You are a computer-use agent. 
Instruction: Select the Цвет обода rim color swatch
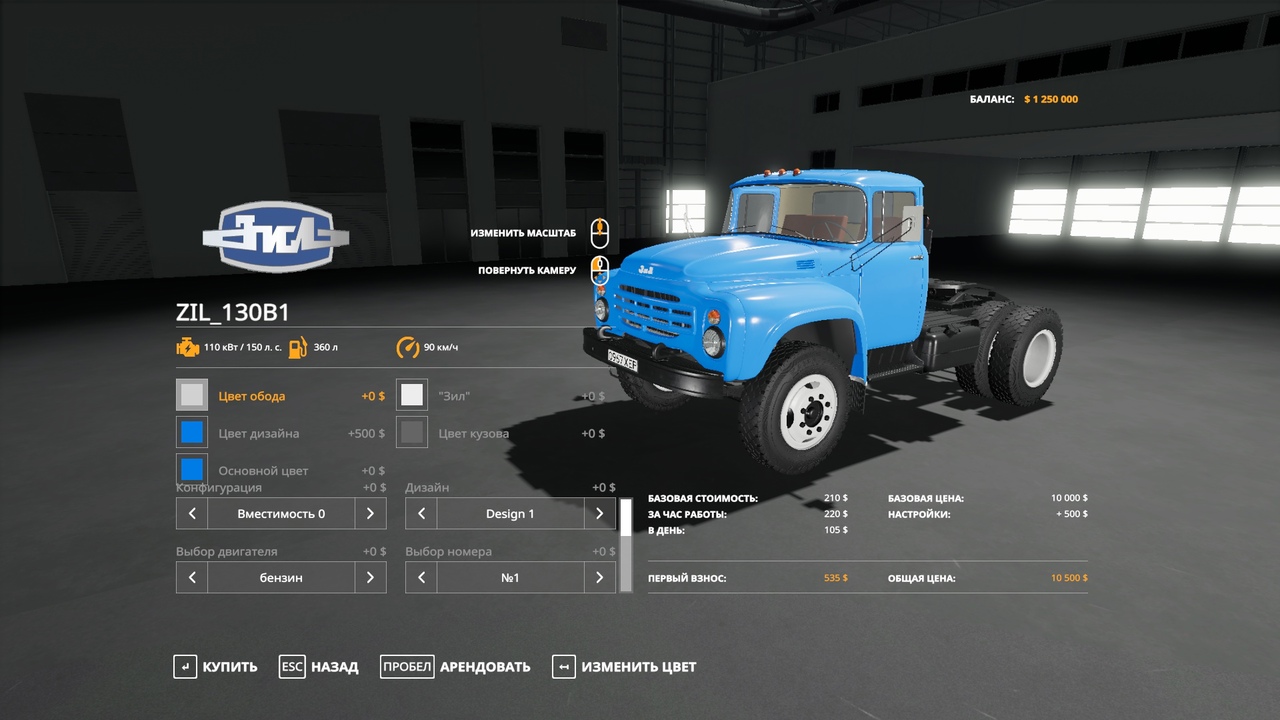[192, 395]
